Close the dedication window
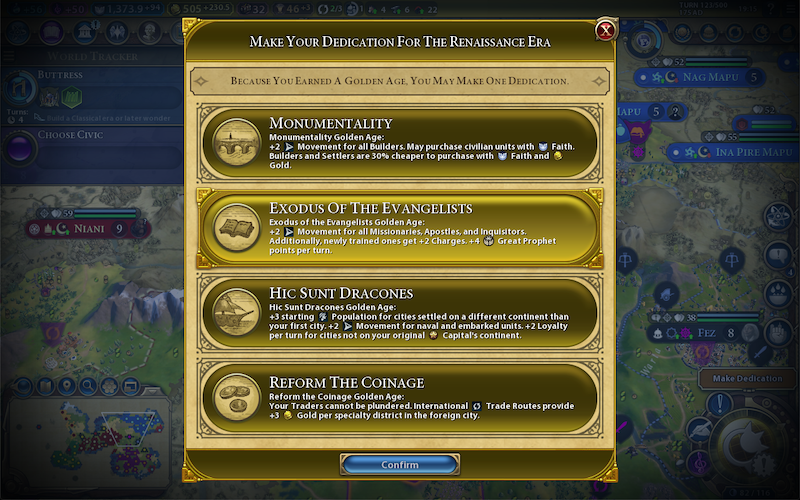Image resolution: width=800 pixels, height=500 pixels. 605,31
